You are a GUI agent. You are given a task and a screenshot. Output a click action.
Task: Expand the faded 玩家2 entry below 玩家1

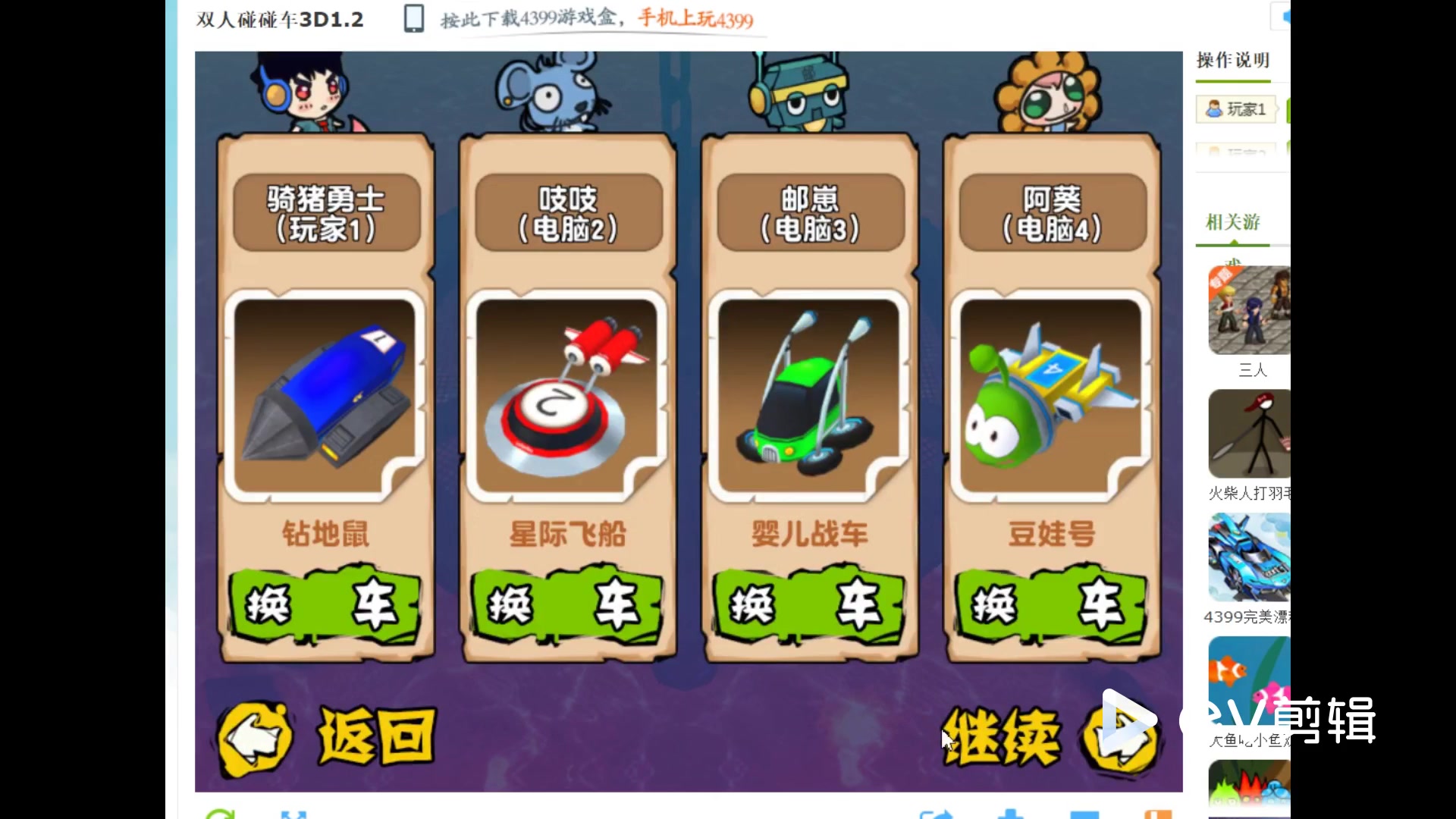coord(1236,152)
